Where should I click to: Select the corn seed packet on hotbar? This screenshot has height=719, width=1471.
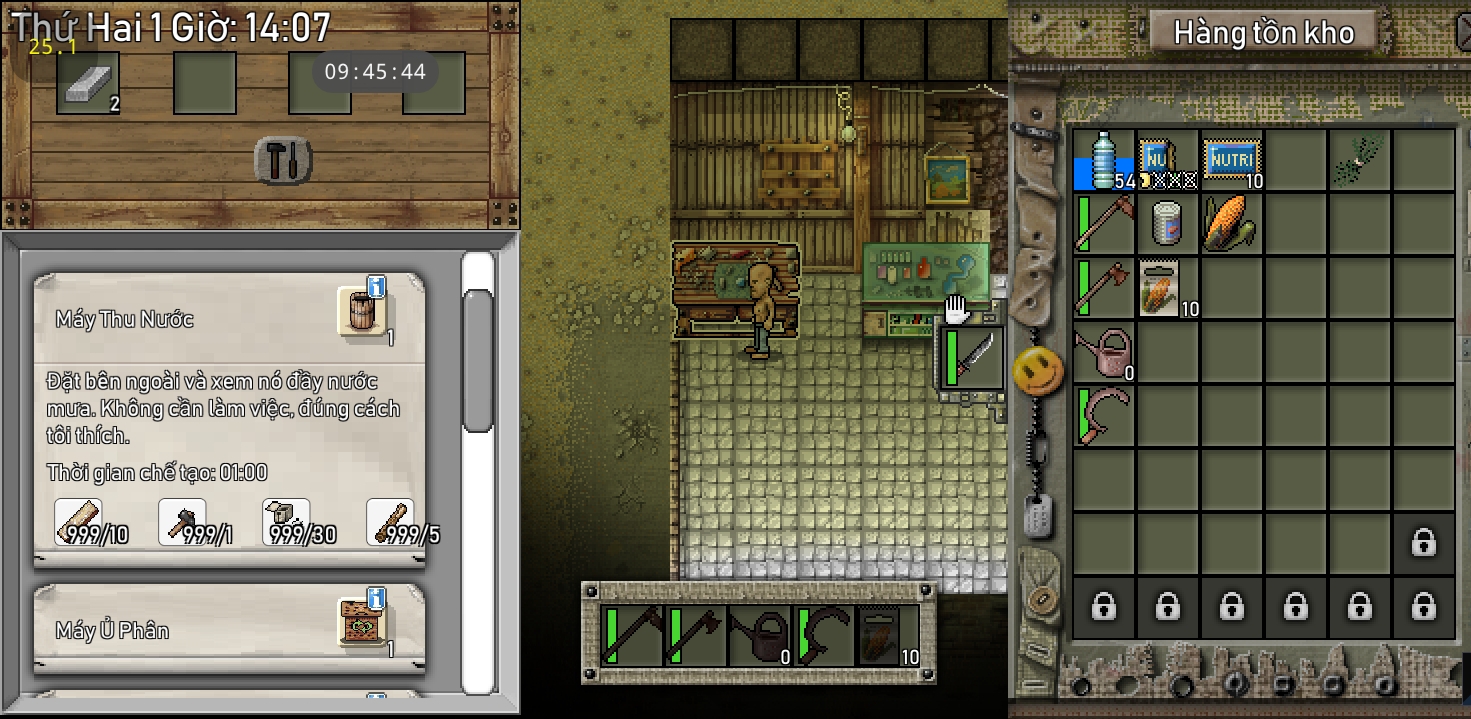coord(888,636)
